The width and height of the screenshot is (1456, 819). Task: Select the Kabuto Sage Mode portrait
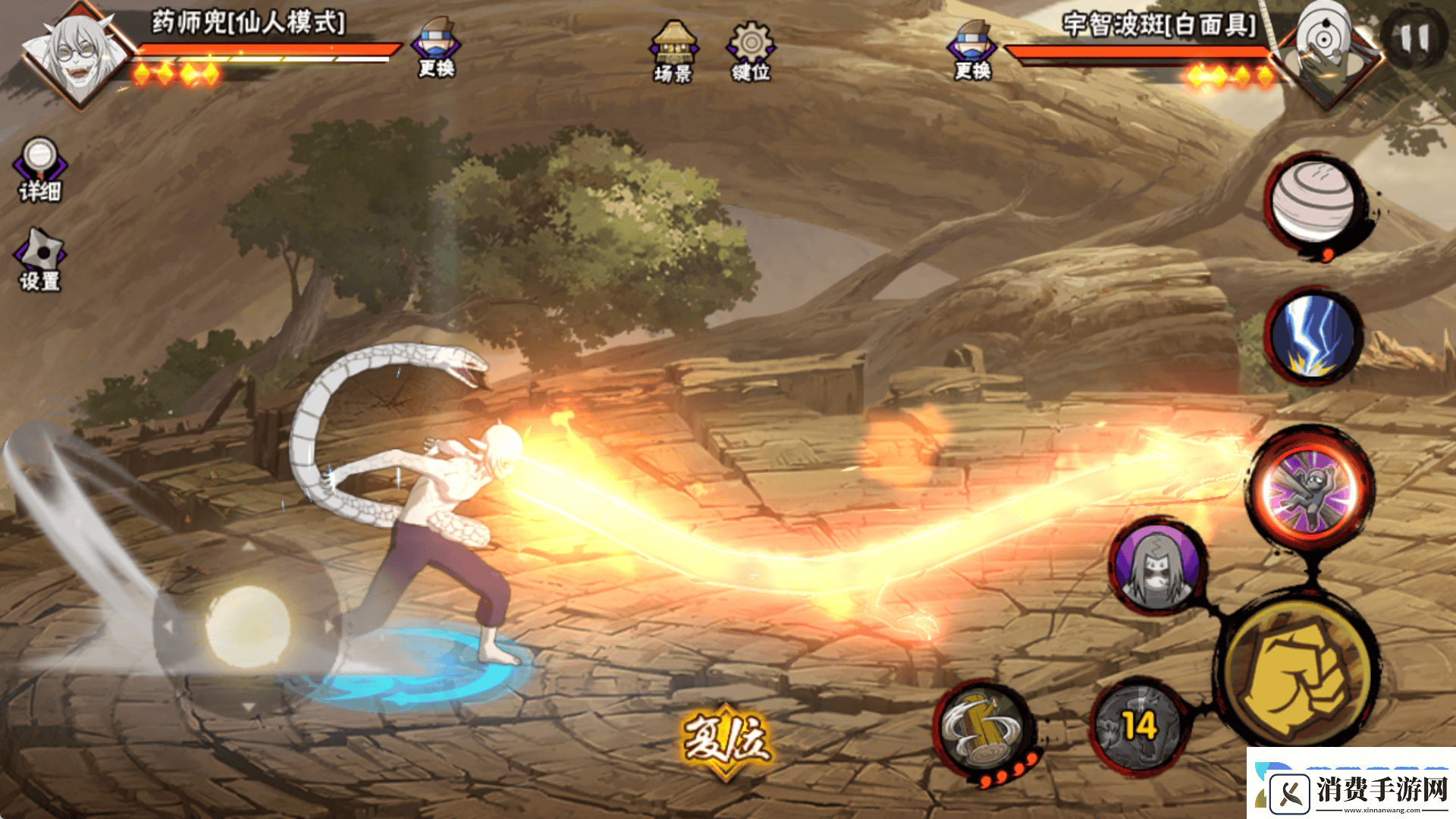[x=77, y=55]
